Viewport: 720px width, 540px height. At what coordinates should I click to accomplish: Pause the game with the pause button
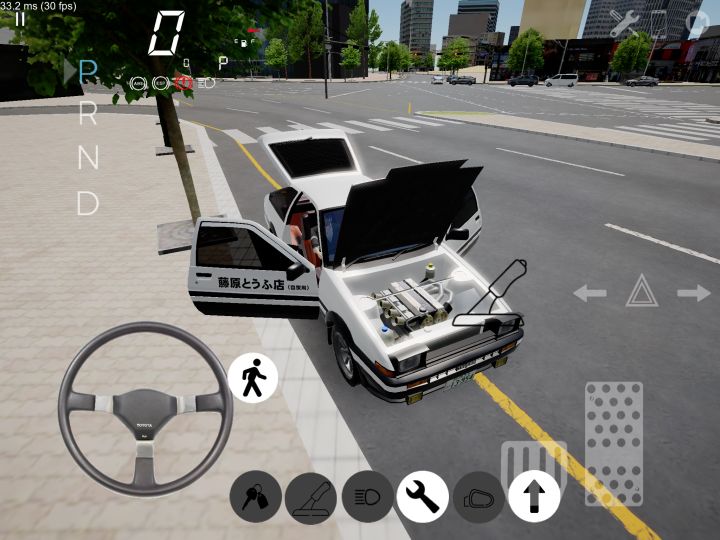click(20, 18)
